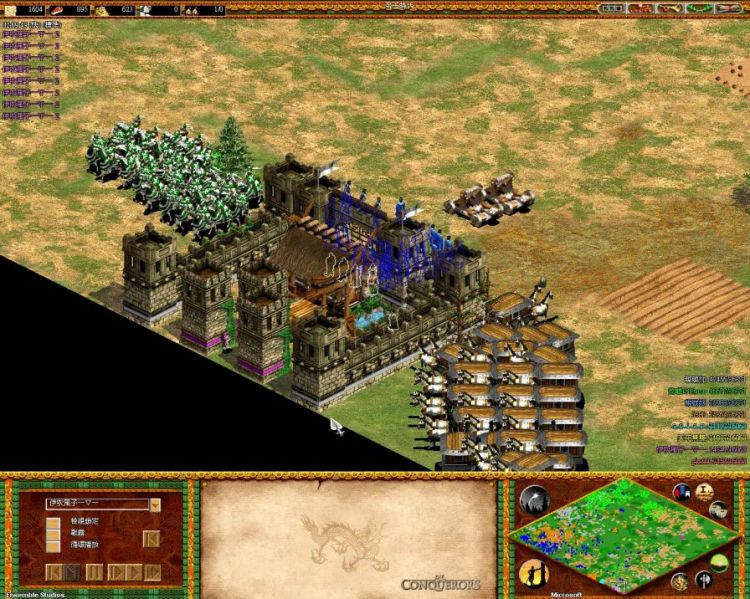Open the objectives button at minimap top
750x599 pixels.
coord(683,491)
